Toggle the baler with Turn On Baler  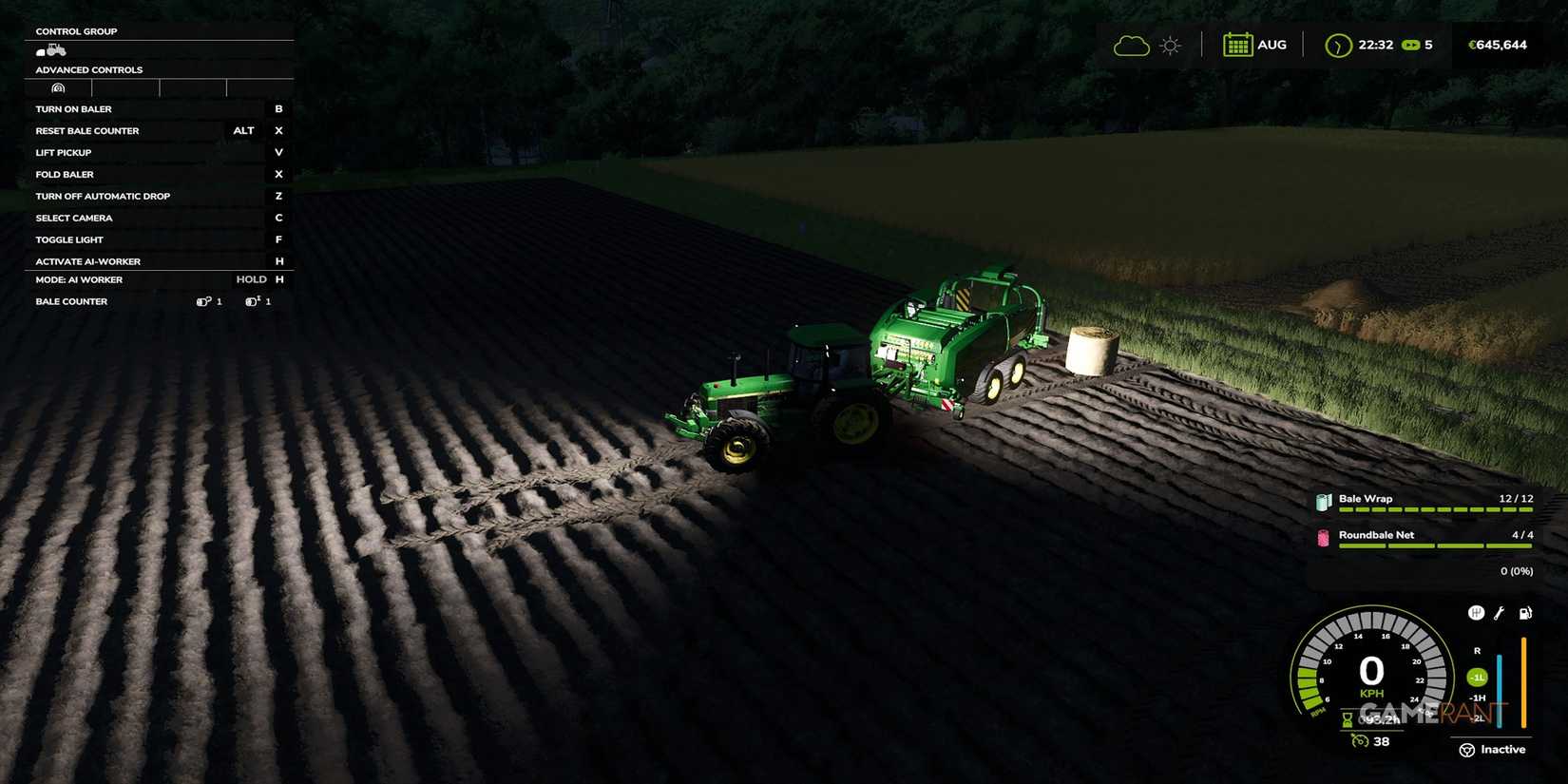coord(74,108)
